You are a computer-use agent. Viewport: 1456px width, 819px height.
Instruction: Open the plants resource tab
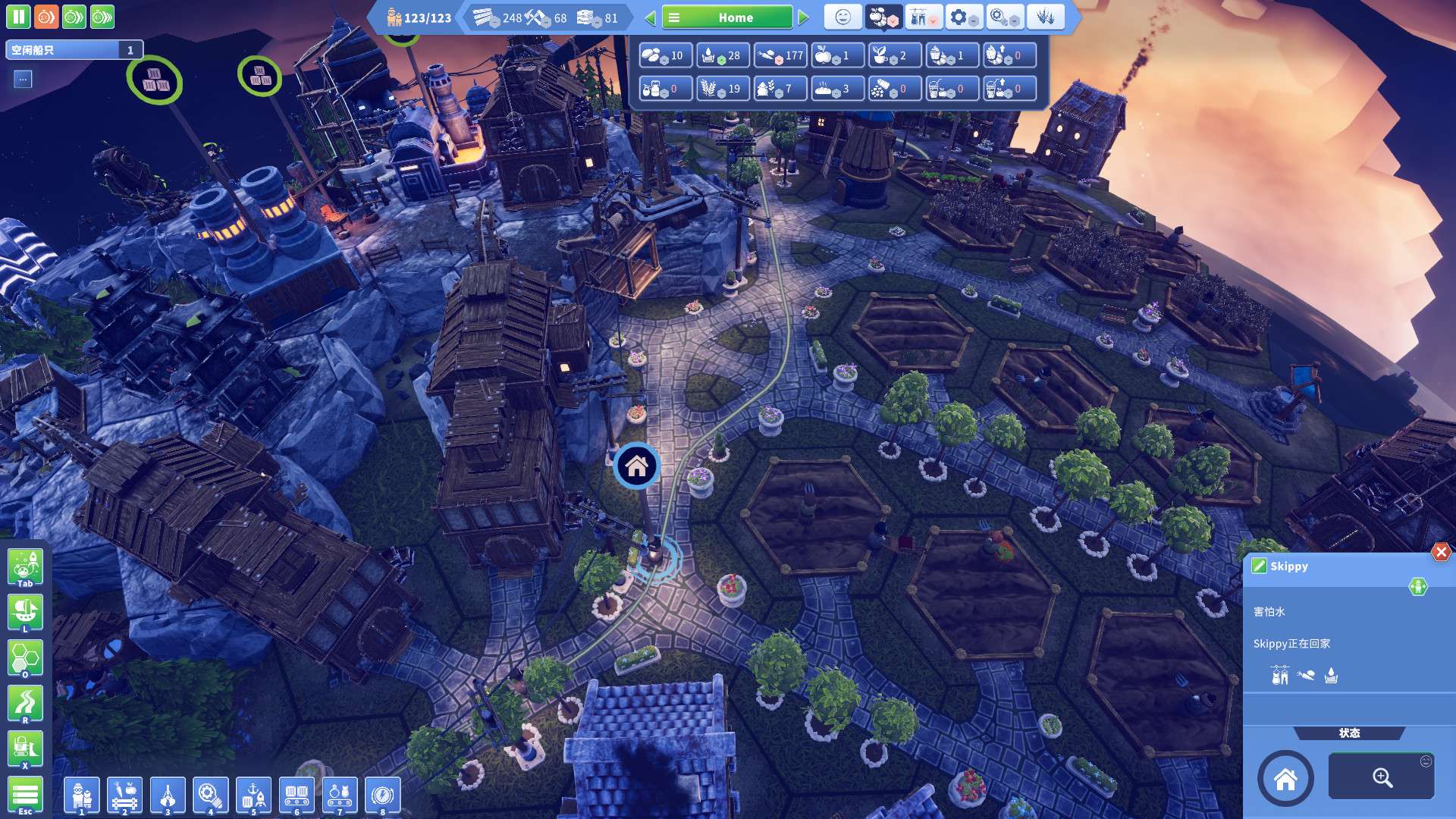coord(1045,17)
